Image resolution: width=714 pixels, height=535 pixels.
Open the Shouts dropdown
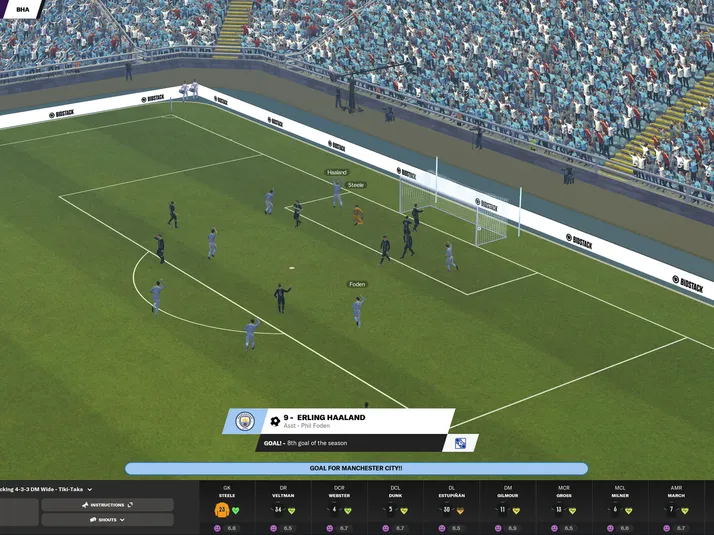pos(107,520)
